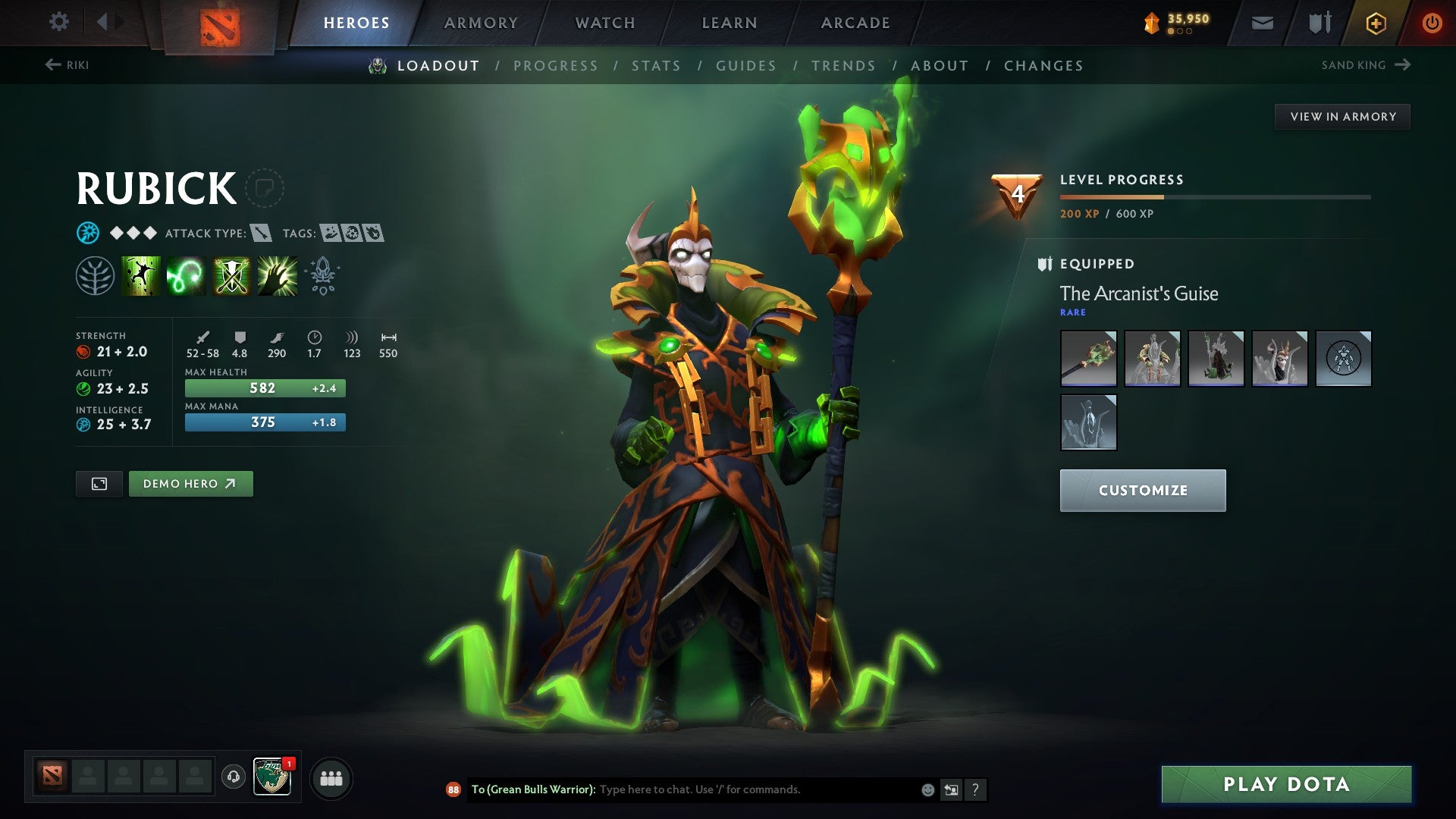Open the ARCADE menu
The height and width of the screenshot is (819, 1456).
point(855,22)
